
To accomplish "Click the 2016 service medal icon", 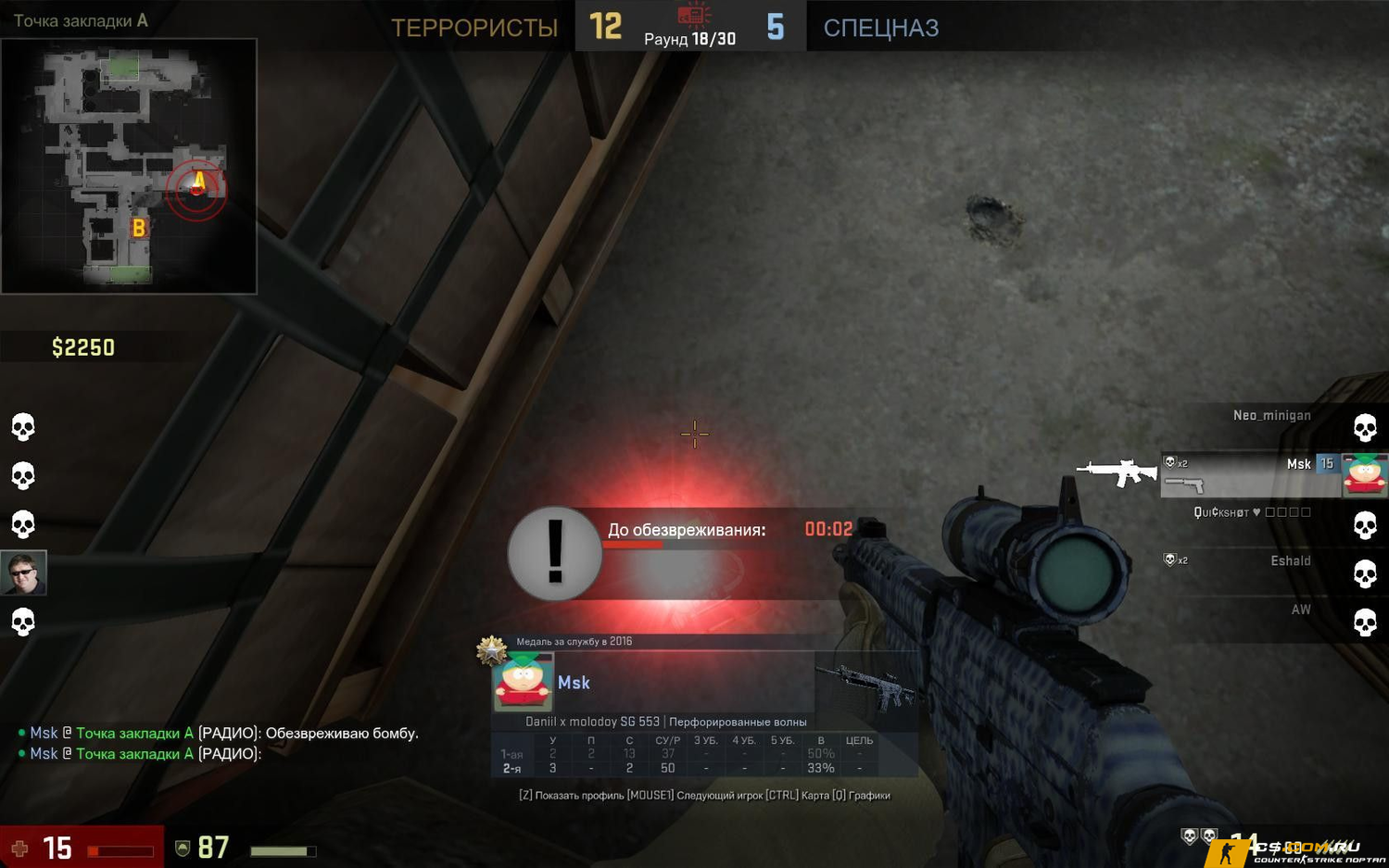I will pyautogui.click(x=491, y=649).
